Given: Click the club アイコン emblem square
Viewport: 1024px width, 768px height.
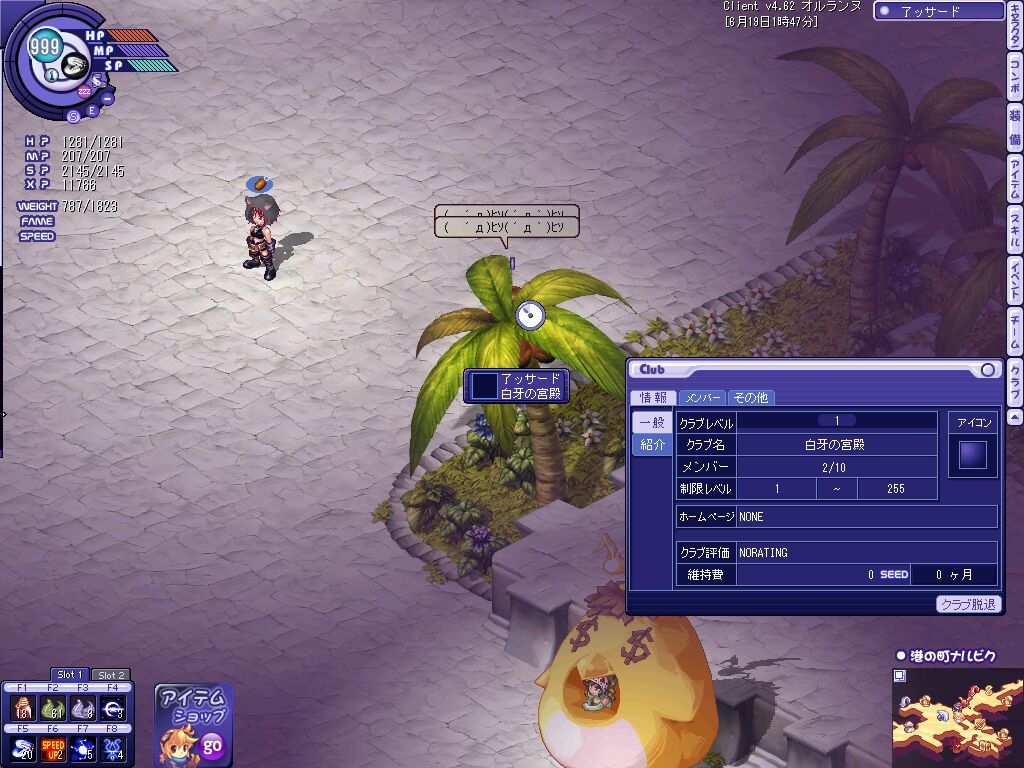Looking at the screenshot, I should pyautogui.click(x=972, y=455).
